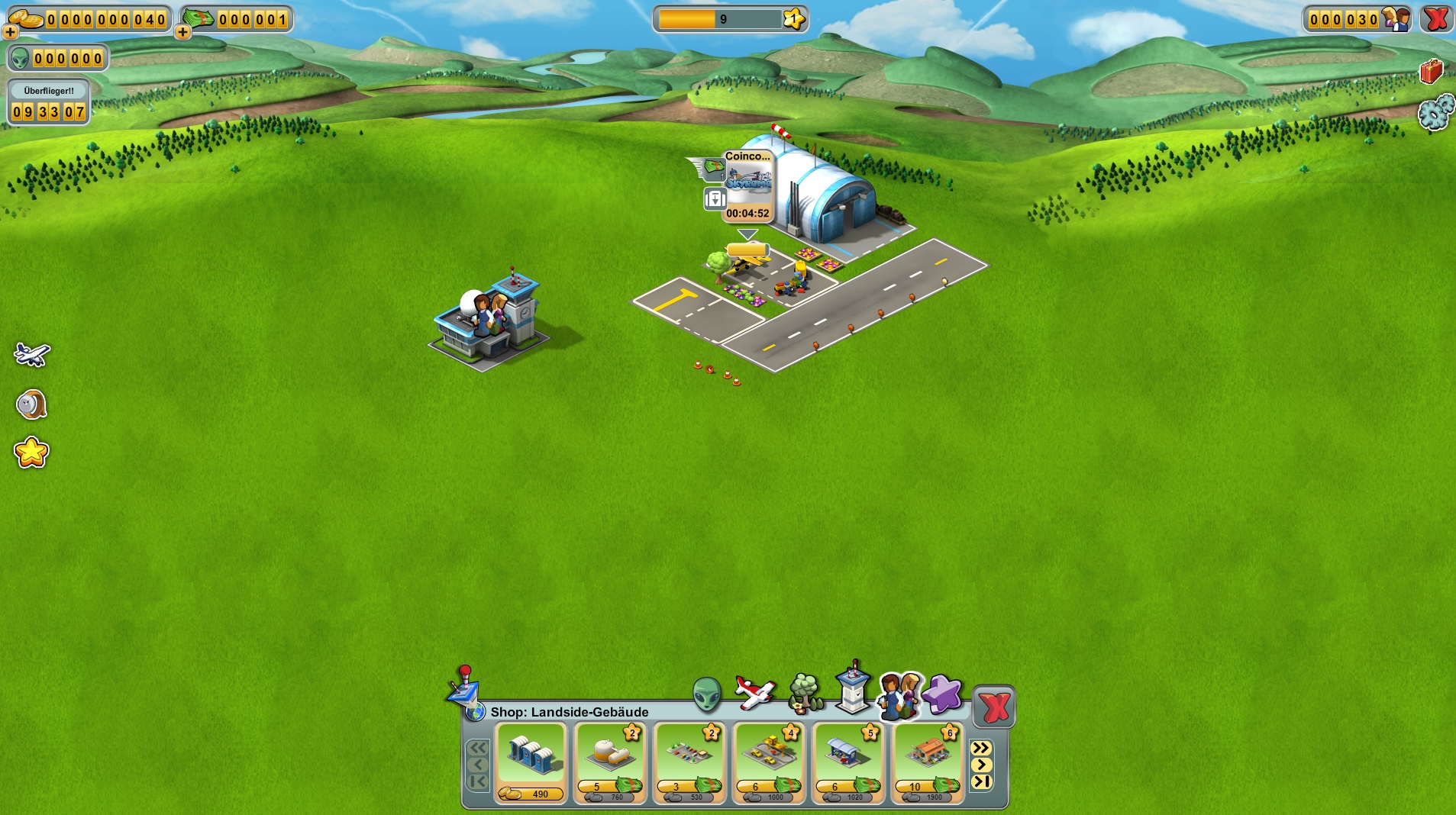The image size is (1456, 815).
Task: Close the Shop: Landside-Gebäude panel
Action: [x=993, y=707]
